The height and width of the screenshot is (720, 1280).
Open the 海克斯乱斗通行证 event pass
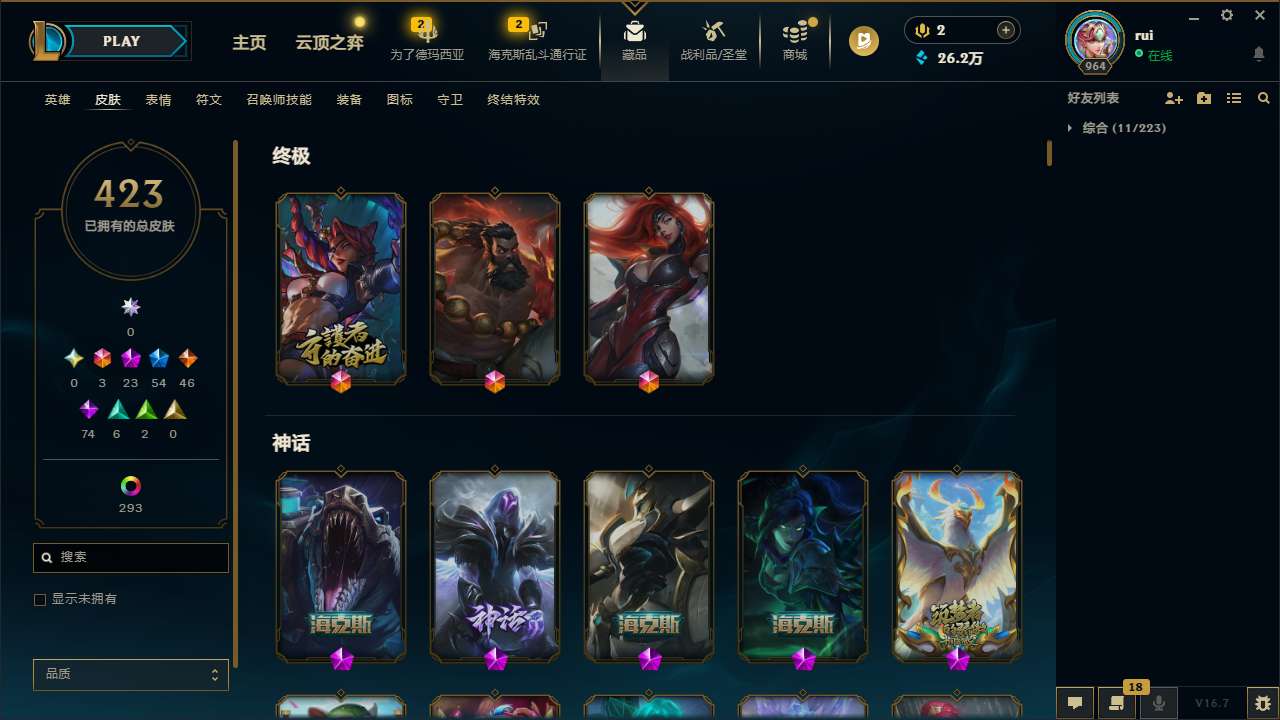pyautogui.click(x=536, y=42)
